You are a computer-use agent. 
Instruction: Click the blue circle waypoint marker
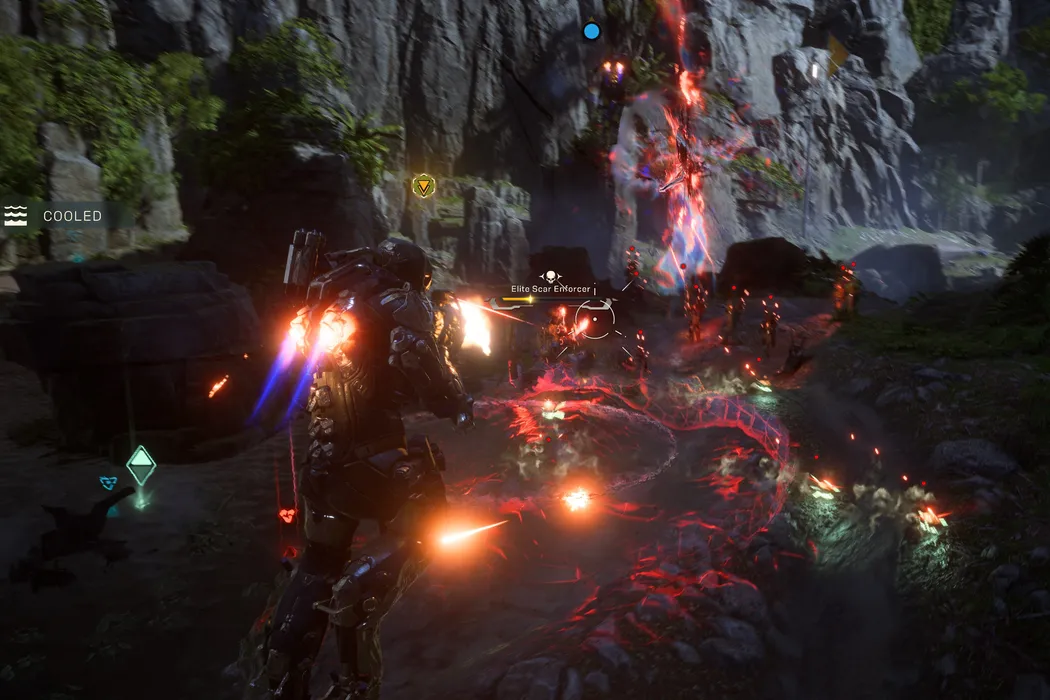pos(592,32)
